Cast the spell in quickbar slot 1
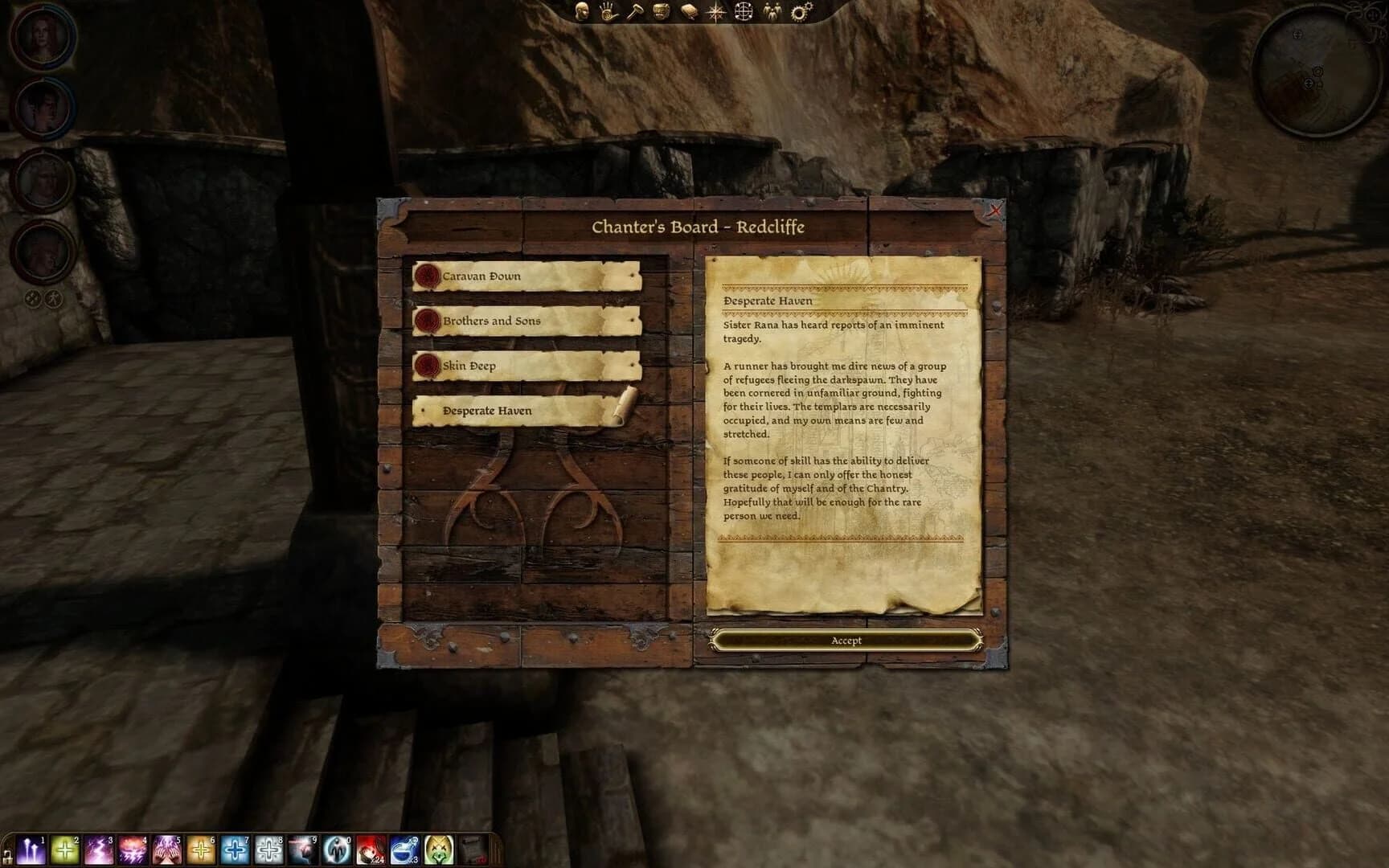Viewport: 1389px width, 868px height. pyautogui.click(x=31, y=850)
